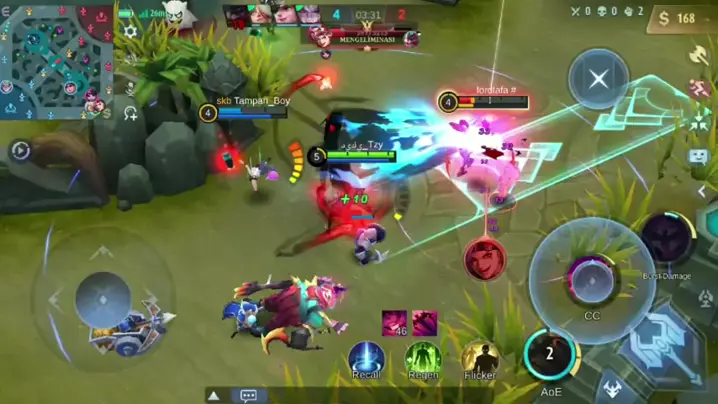This screenshot has width=718, height=404.
Task: Use the CC skill button
Action: click(591, 277)
